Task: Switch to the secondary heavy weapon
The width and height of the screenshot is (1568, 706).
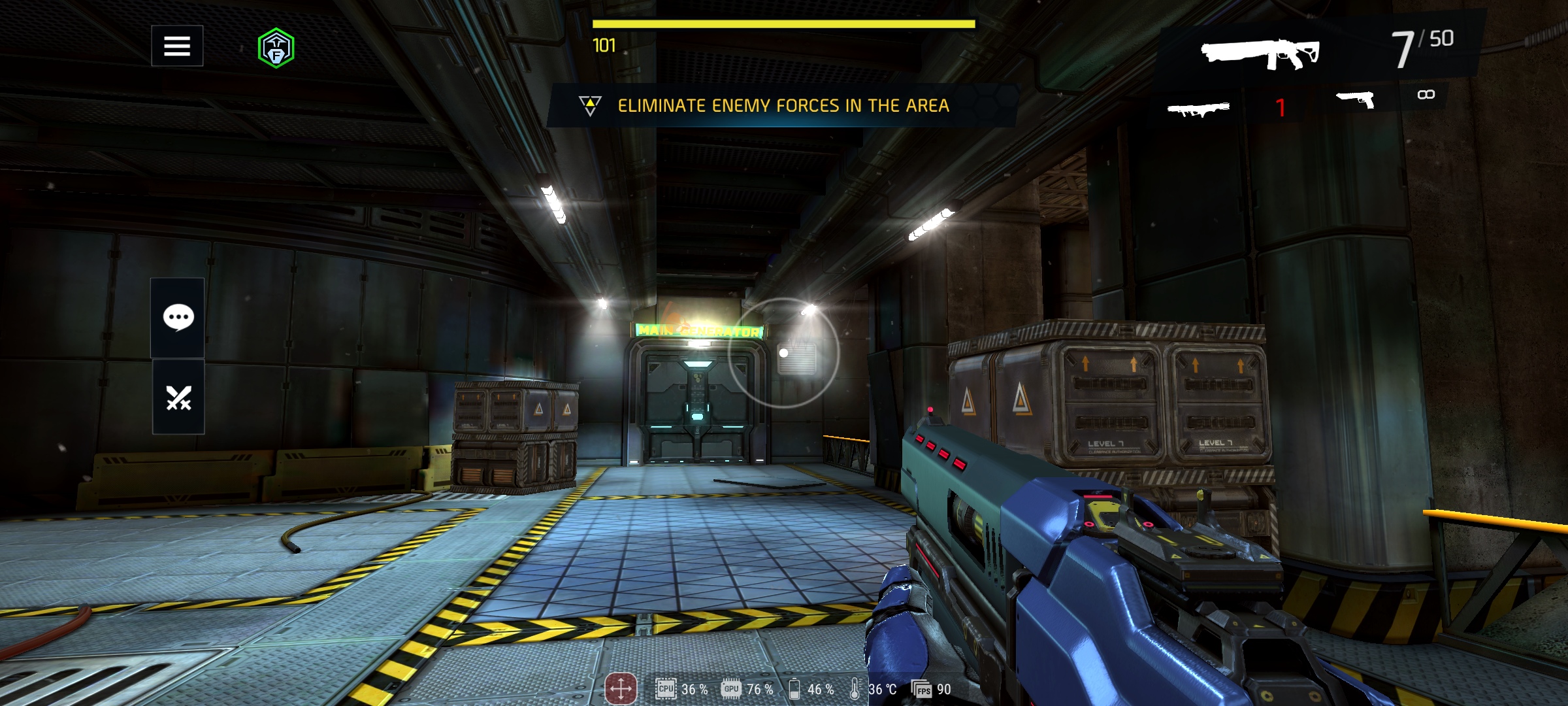Action: (x=1198, y=108)
